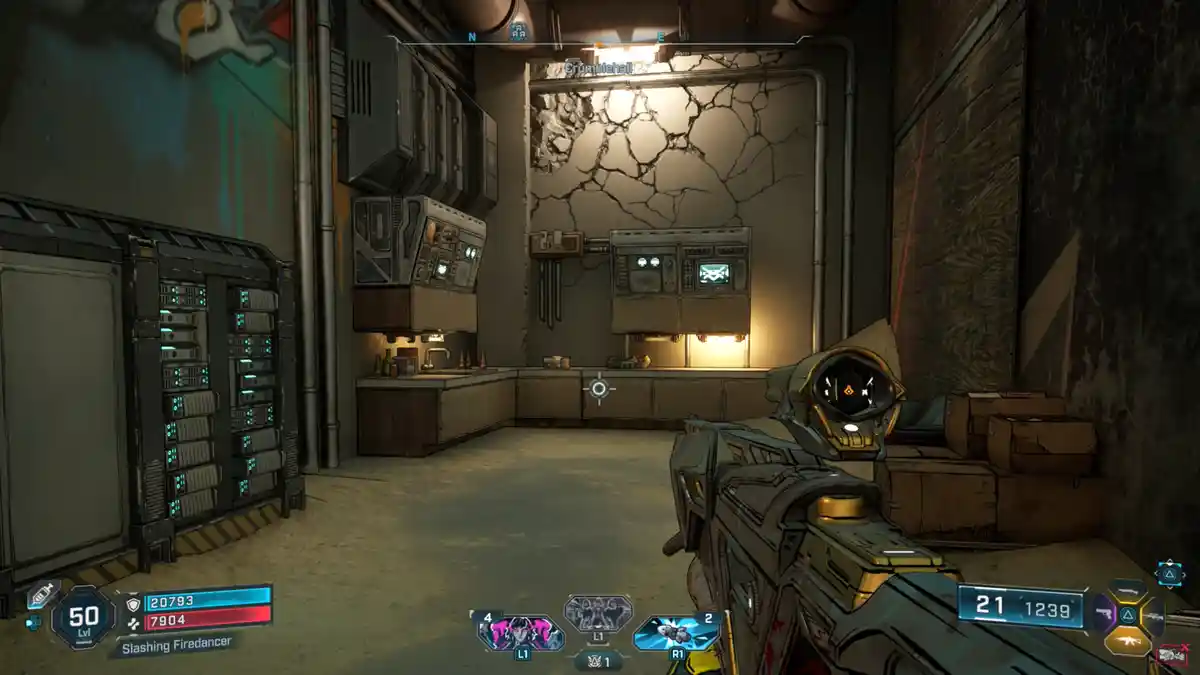
Task: Switch to the top shotgun weapon slot
Action: coord(1129,590)
